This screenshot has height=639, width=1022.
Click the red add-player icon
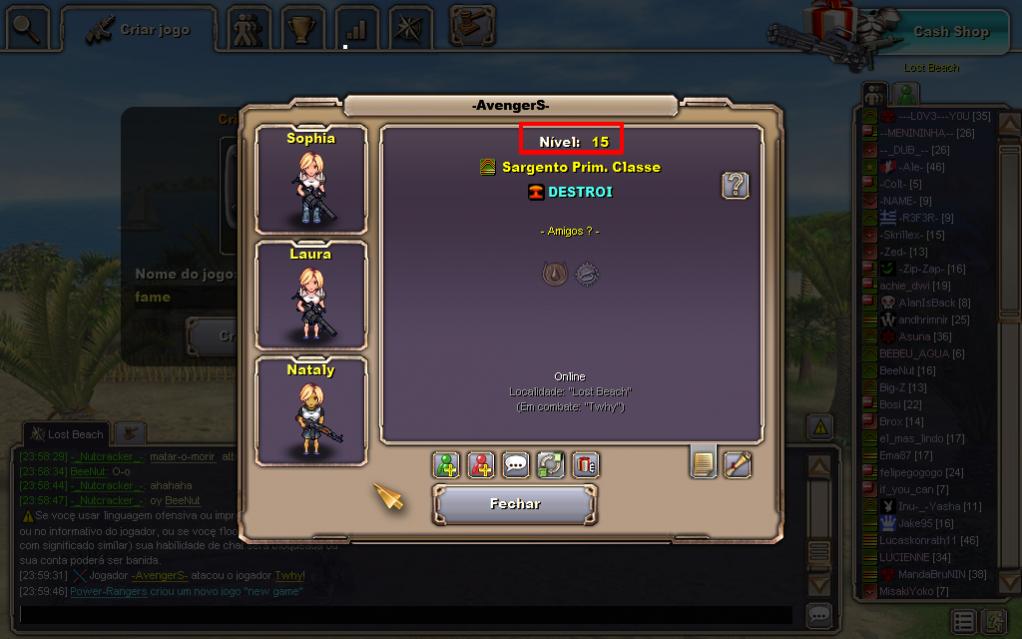pyautogui.click(x=481, y=465)
